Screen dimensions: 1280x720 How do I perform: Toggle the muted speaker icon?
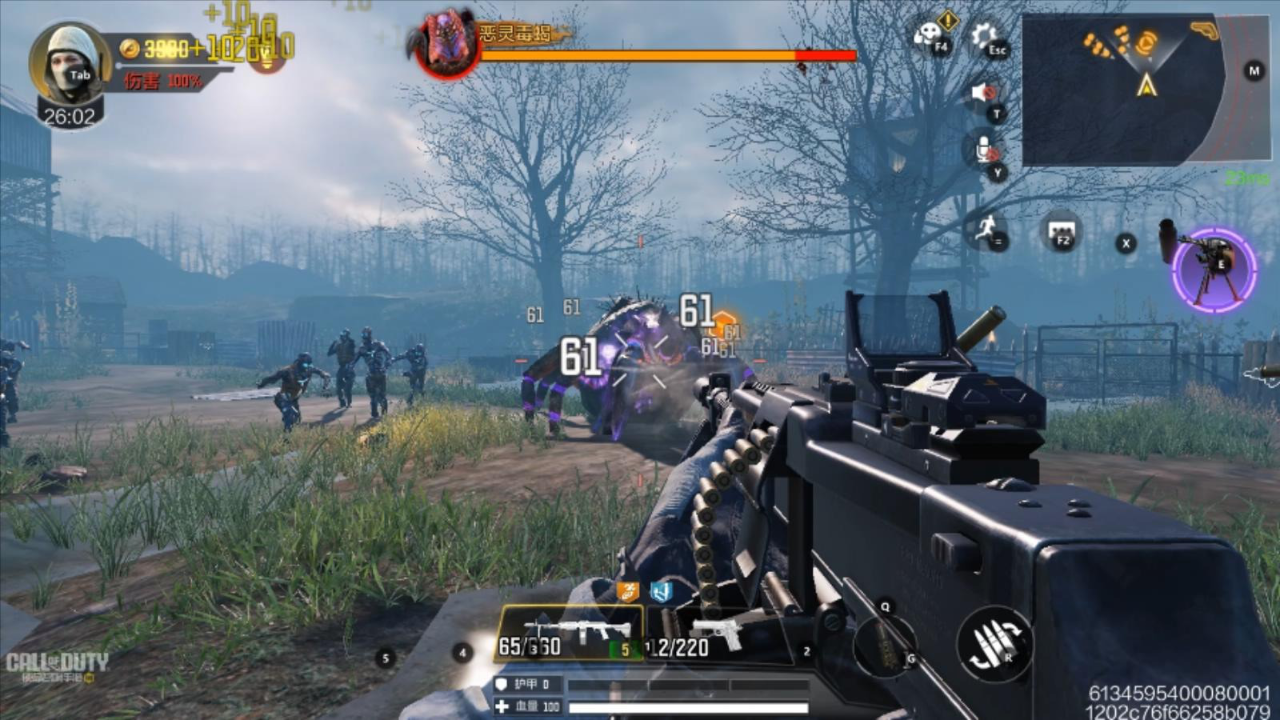[x=985, y=94]
